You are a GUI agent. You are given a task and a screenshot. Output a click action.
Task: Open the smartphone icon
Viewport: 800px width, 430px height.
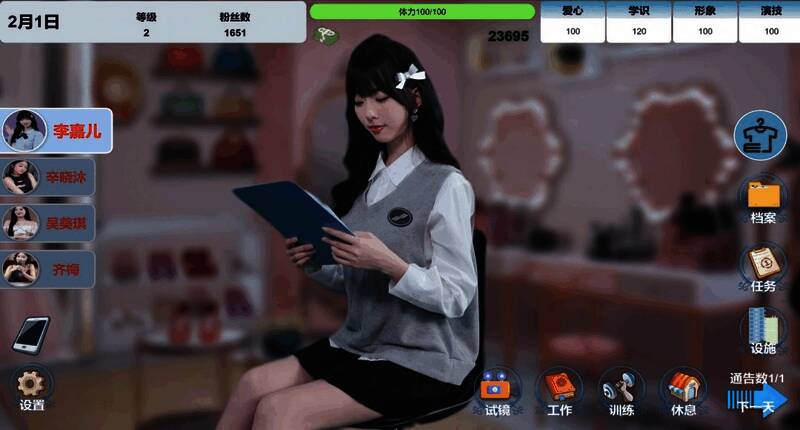(31, 334)
